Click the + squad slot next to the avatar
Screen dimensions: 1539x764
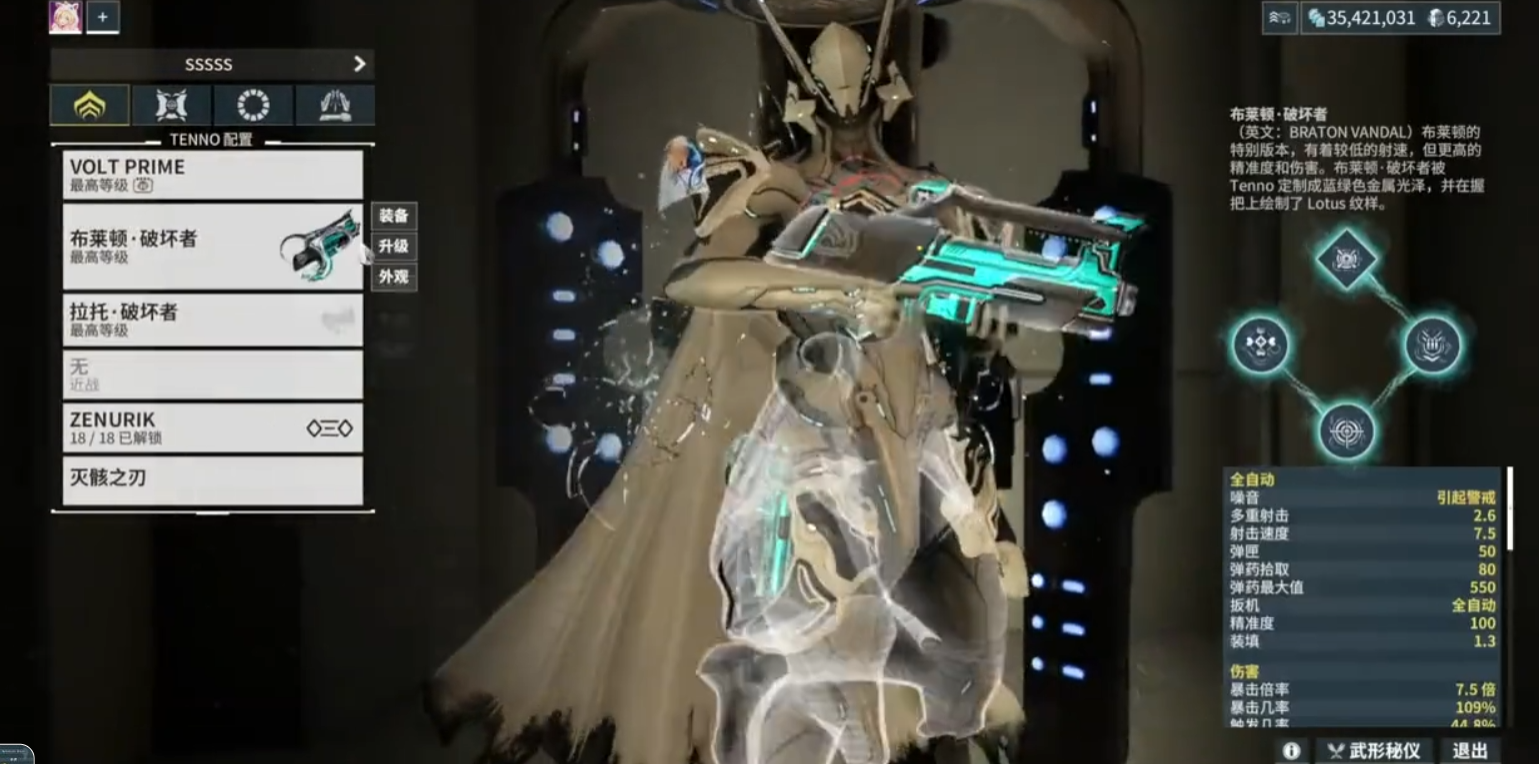coord(103,16)
